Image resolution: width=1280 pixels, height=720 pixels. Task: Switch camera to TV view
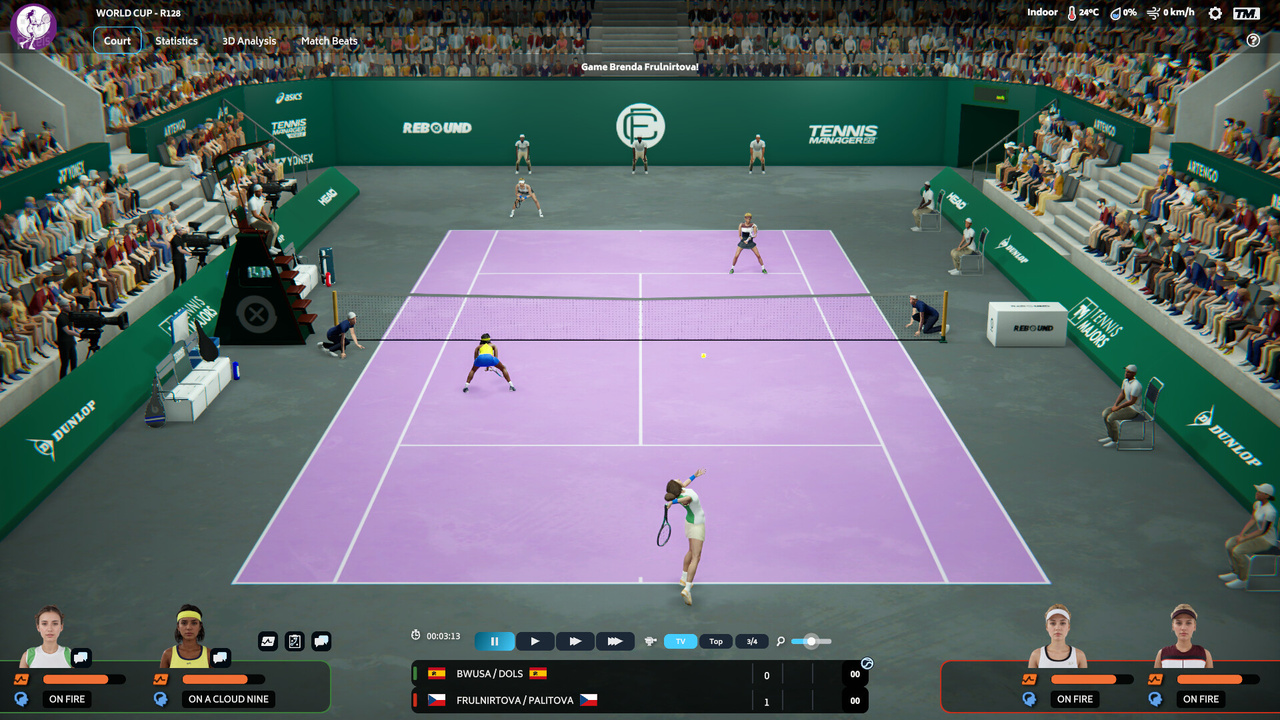tap(680, 641)
